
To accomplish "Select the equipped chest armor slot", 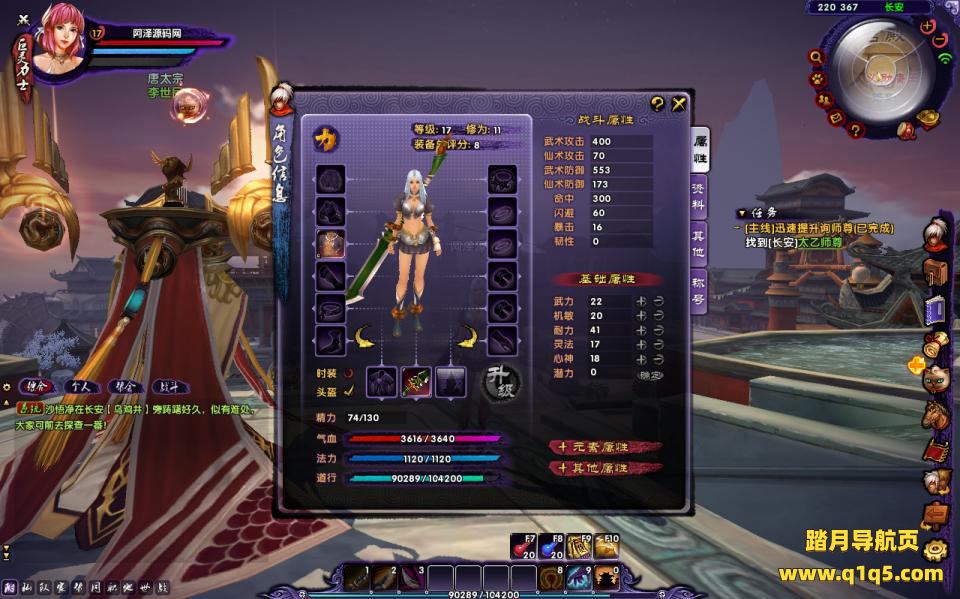I will 331,243.
